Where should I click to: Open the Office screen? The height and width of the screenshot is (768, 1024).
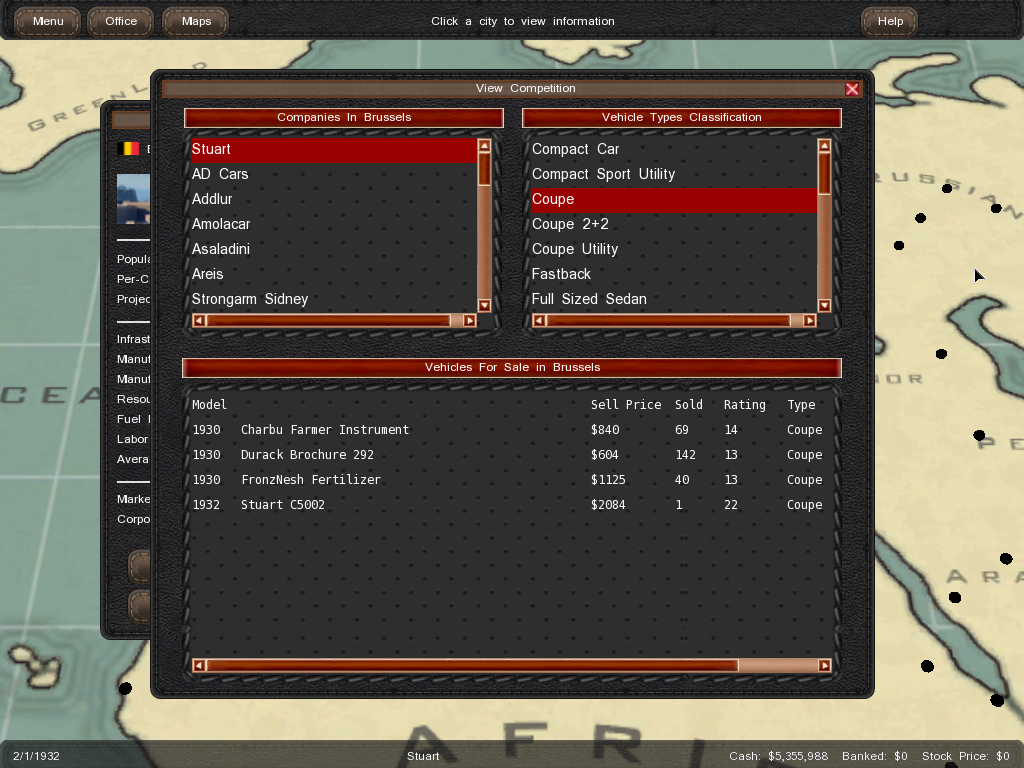click(121, 21)
